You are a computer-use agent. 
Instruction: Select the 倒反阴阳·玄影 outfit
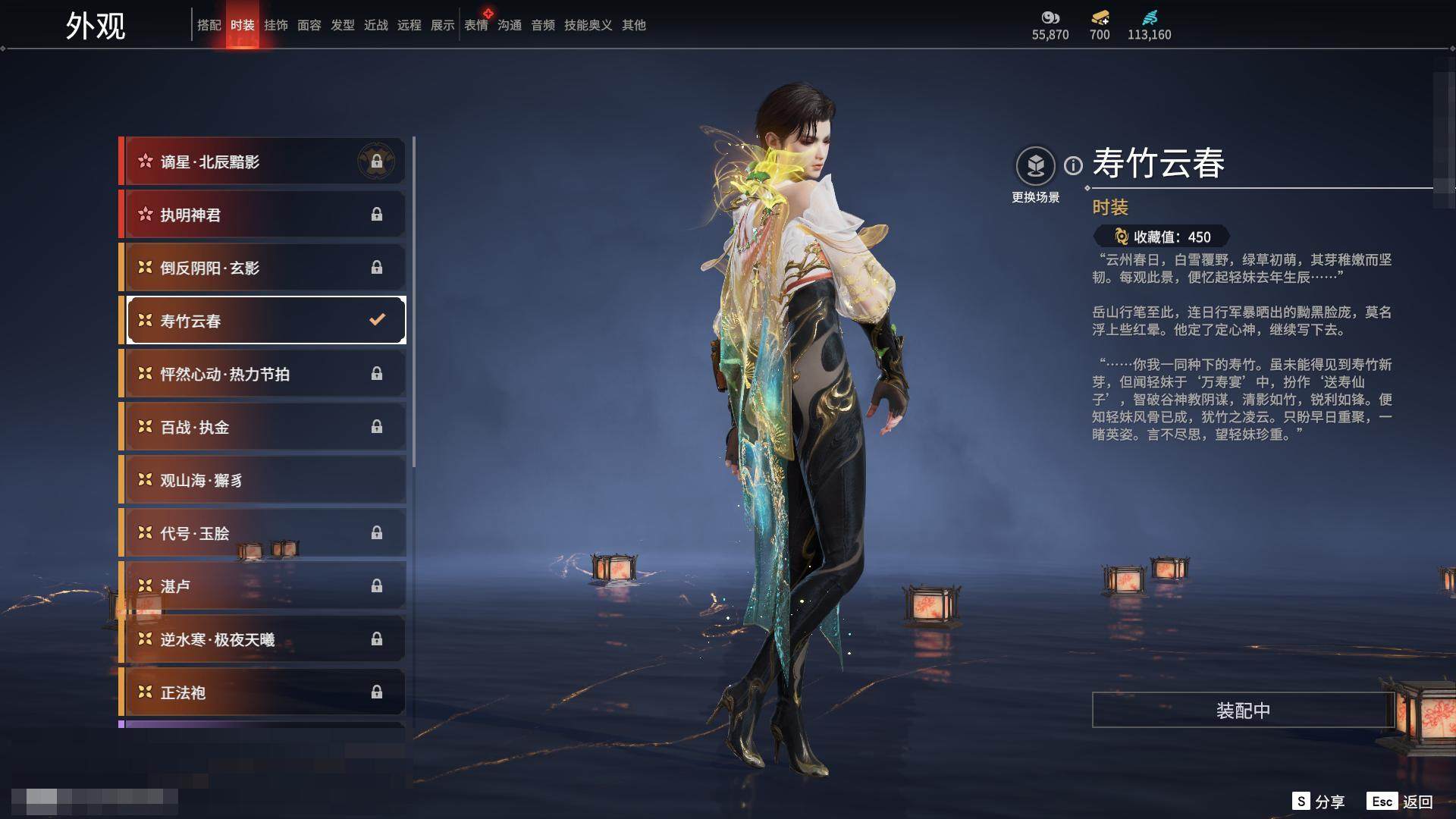tap(263, 268)
